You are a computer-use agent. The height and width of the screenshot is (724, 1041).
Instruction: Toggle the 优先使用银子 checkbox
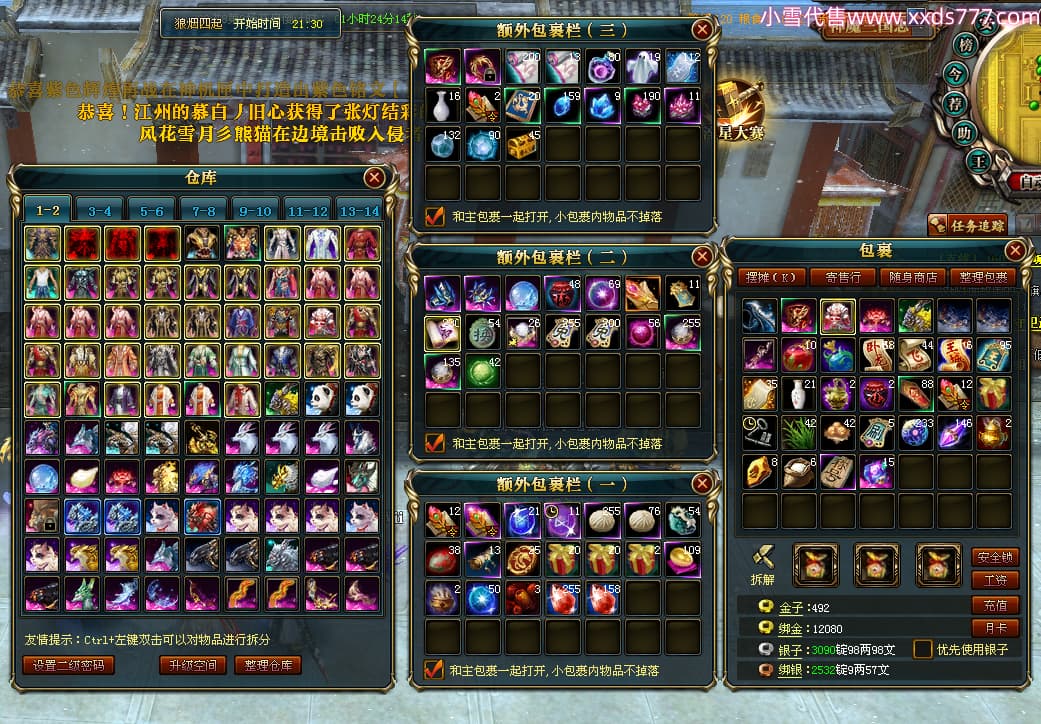pyautogui.click(x=922, y=649)
